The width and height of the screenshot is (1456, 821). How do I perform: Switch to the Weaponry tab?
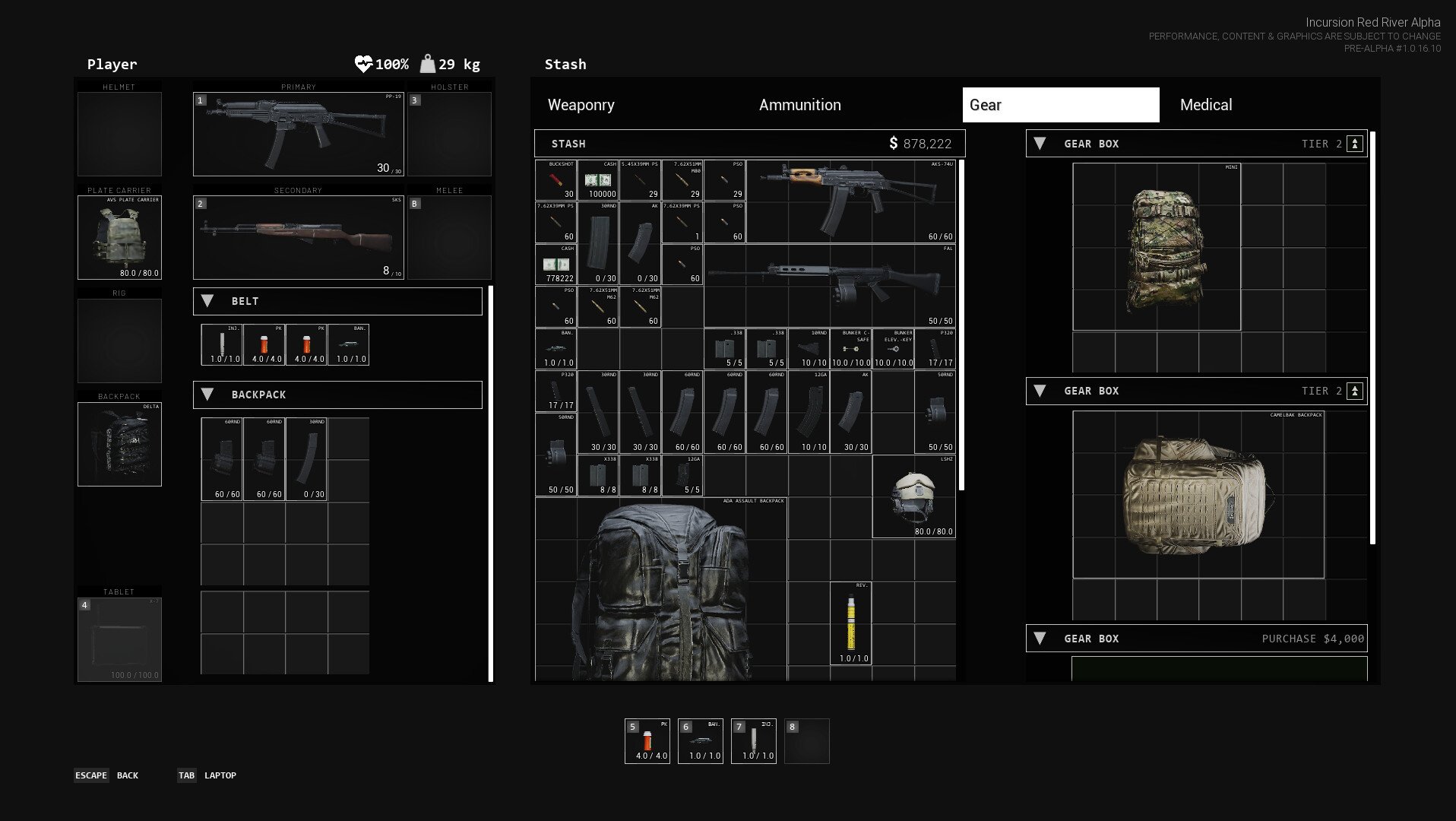581,105
